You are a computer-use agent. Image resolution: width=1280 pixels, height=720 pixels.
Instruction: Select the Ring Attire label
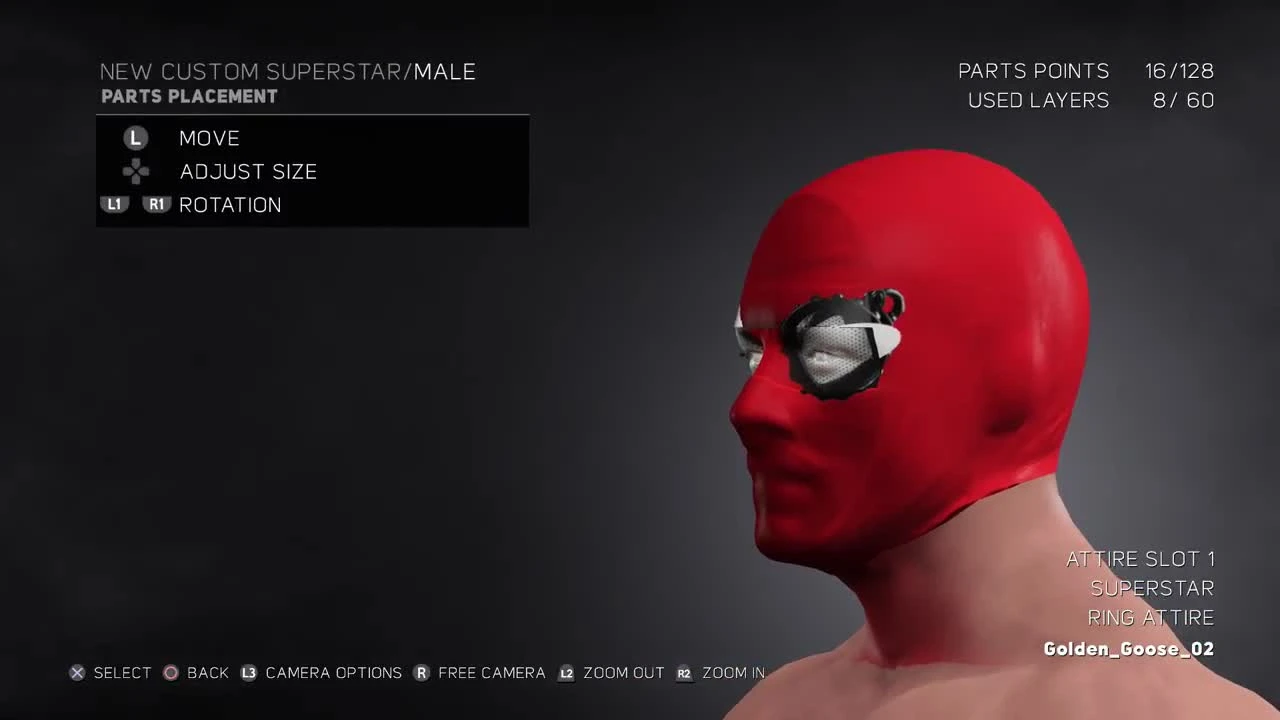(x=1151, y=617)
